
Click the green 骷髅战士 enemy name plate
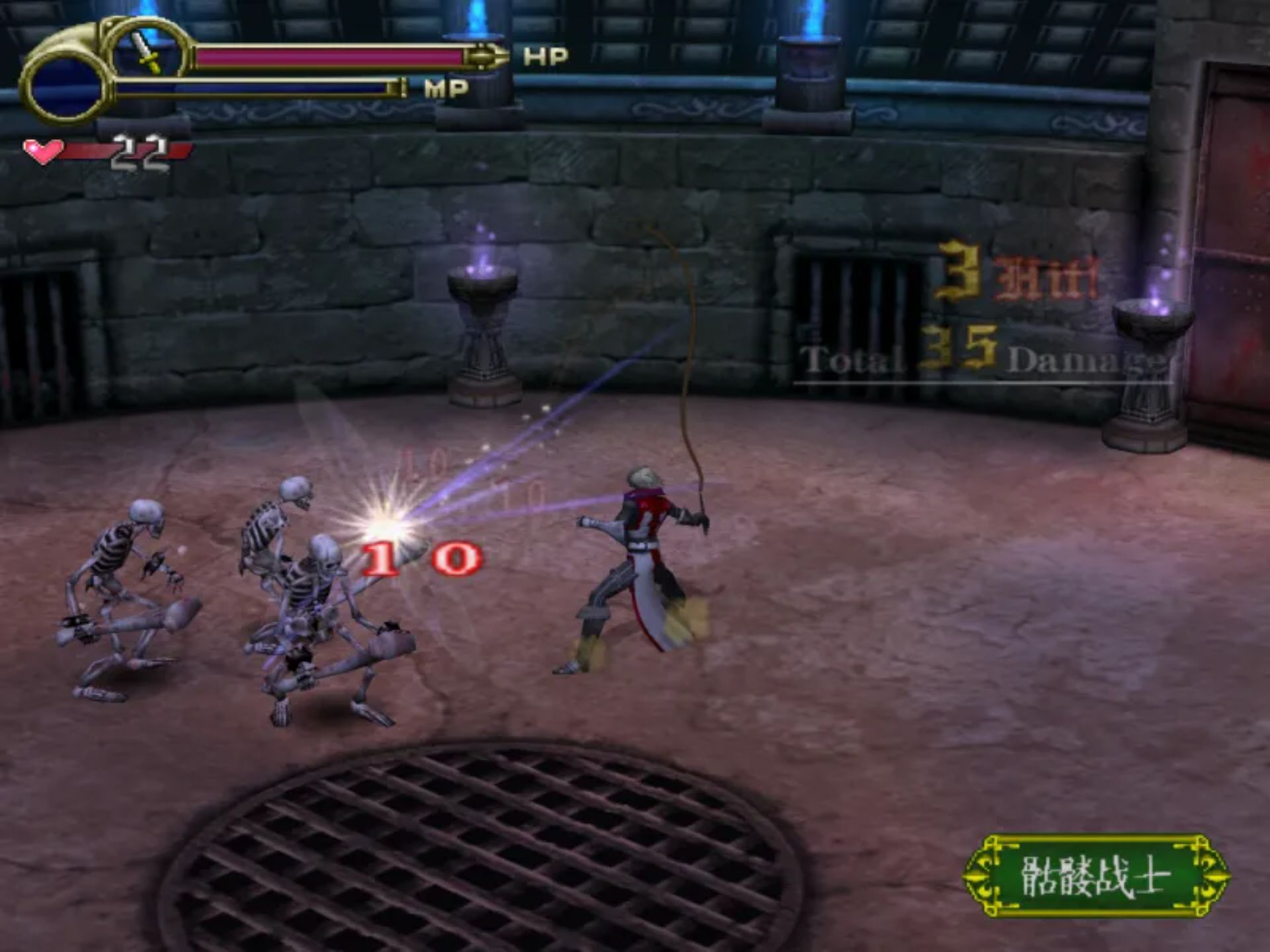pos(1095,876)
